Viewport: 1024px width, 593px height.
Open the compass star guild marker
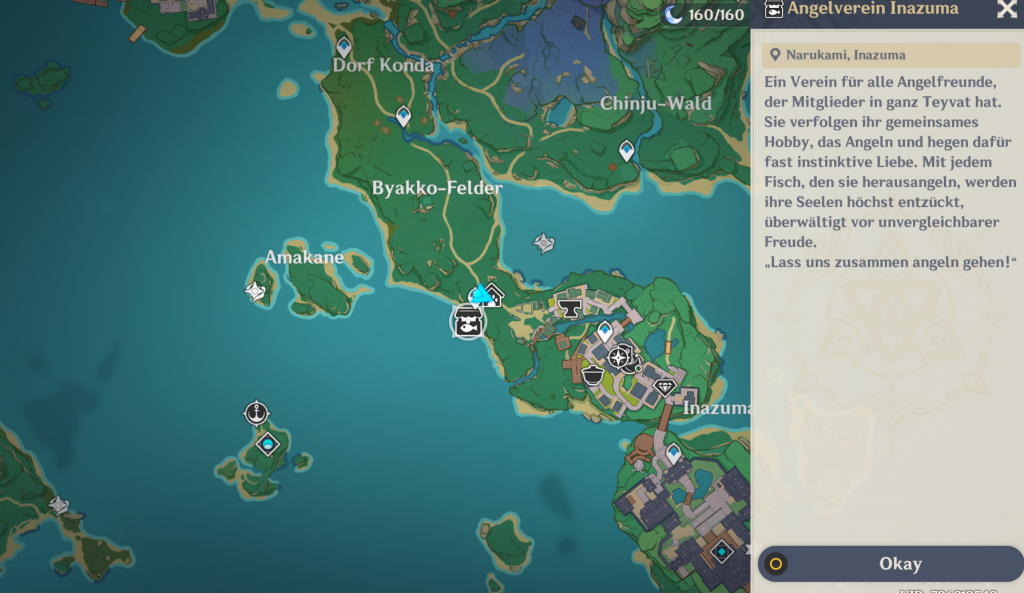coord(620,357)
